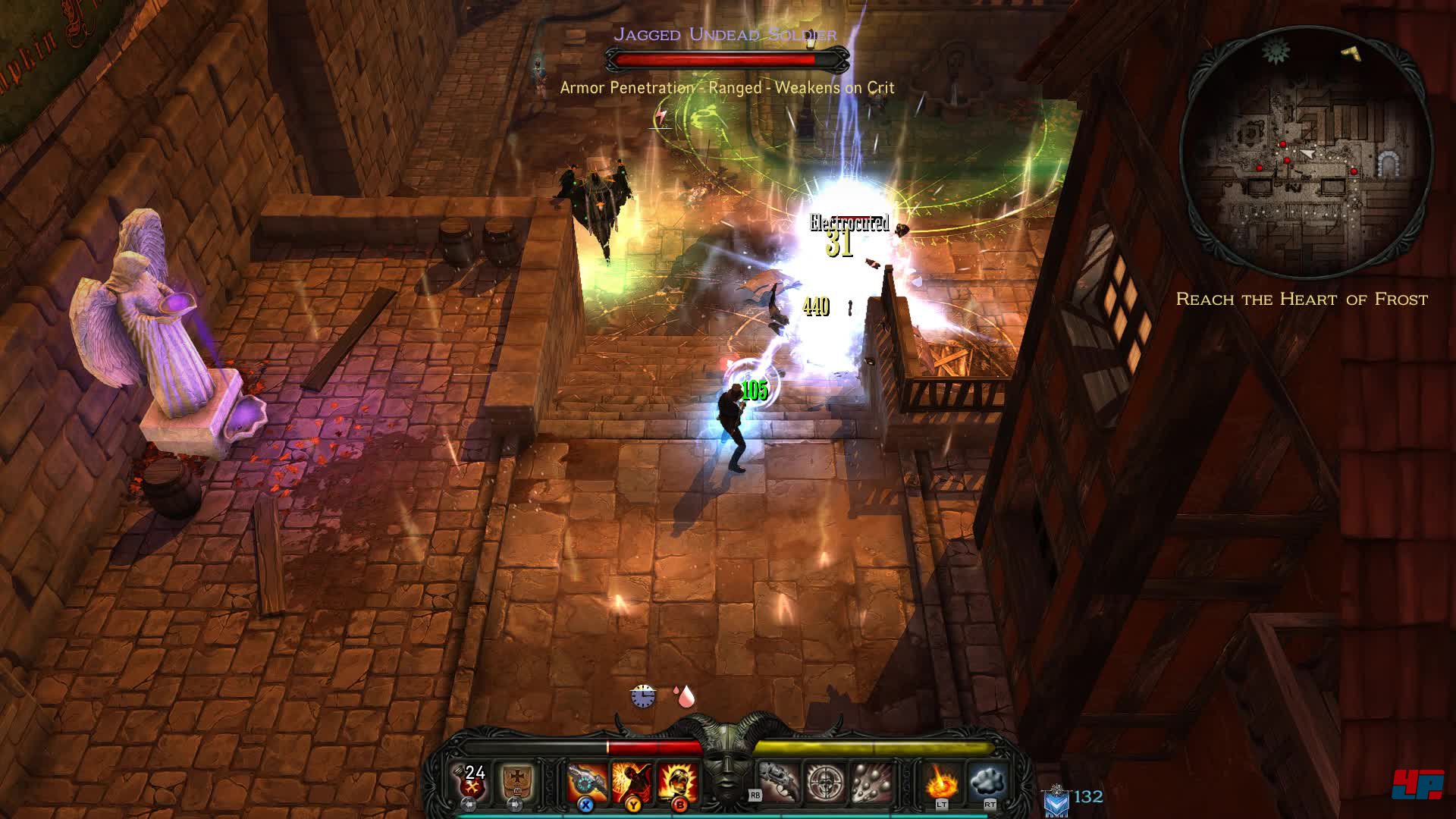Select the Jagged Undead Soldier target frame

click(x=726, y=59)
